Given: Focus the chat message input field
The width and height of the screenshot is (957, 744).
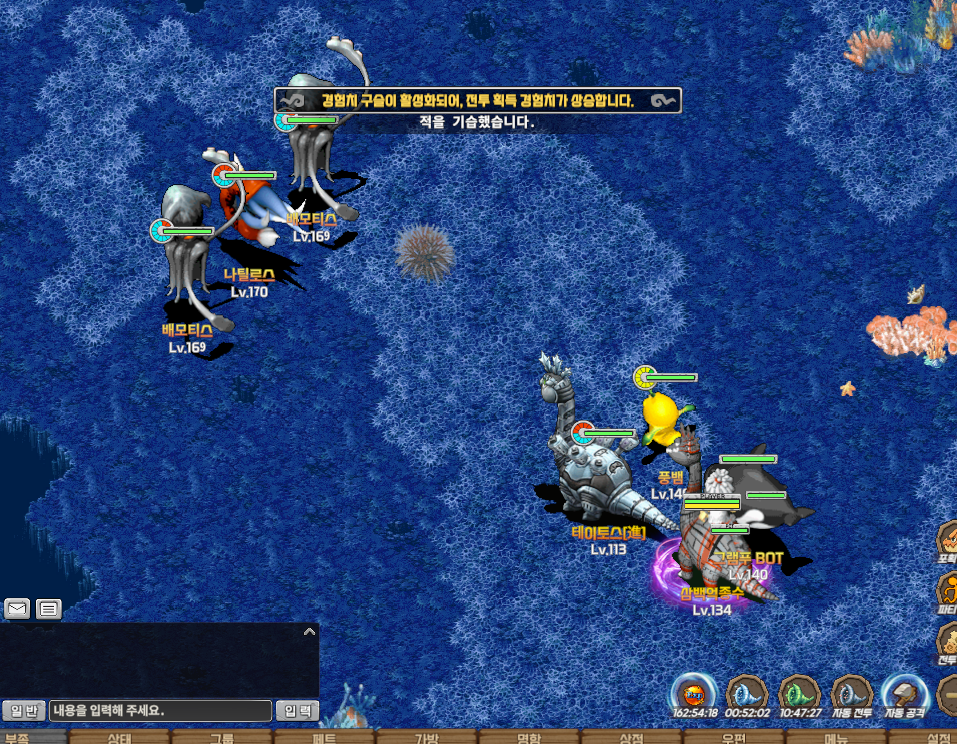Looking at the screenshot, I should click(160, 711).
